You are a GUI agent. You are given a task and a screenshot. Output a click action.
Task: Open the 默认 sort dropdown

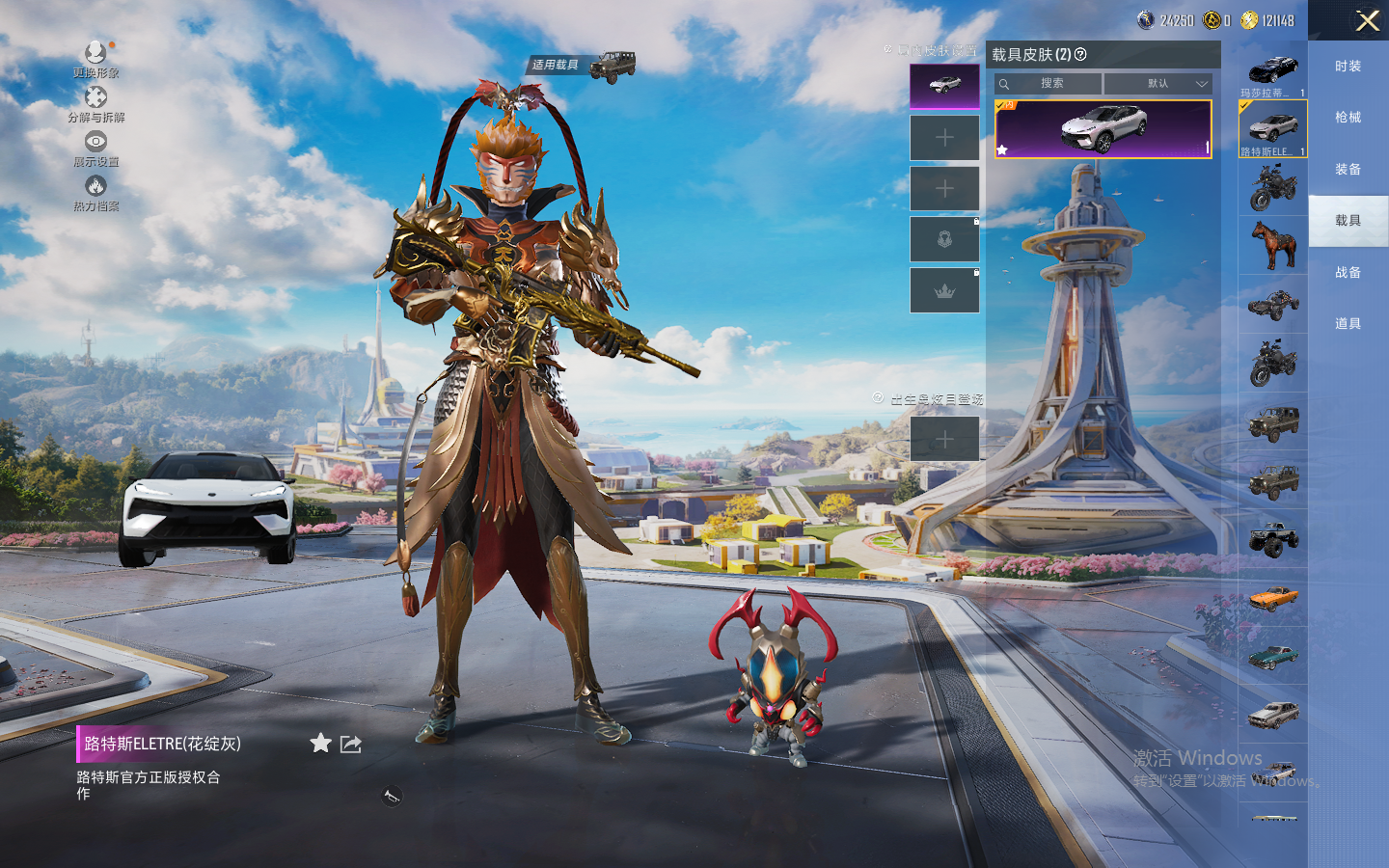coord(1157,84)
